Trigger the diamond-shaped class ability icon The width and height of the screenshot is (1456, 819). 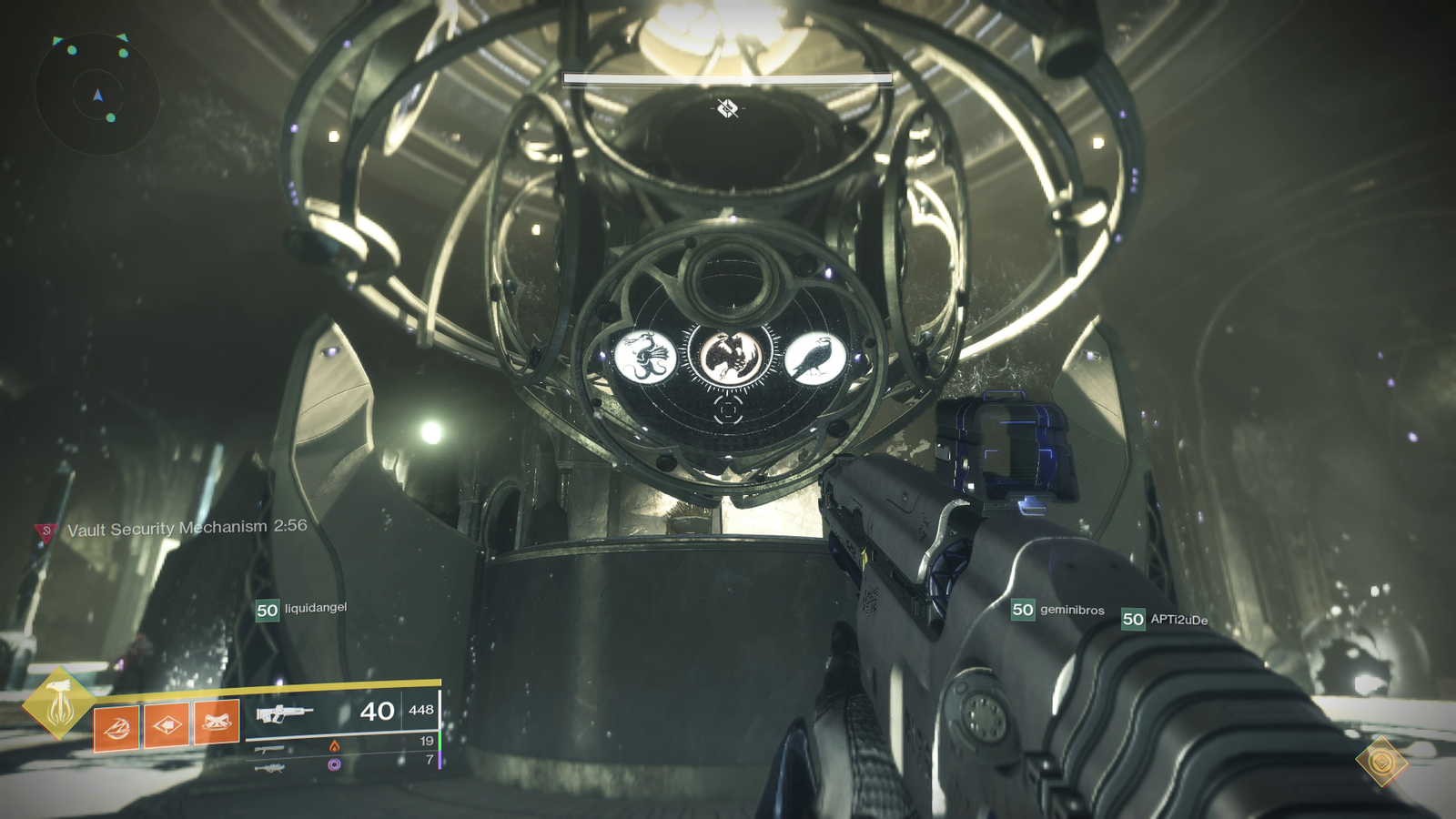click(167, 725)
